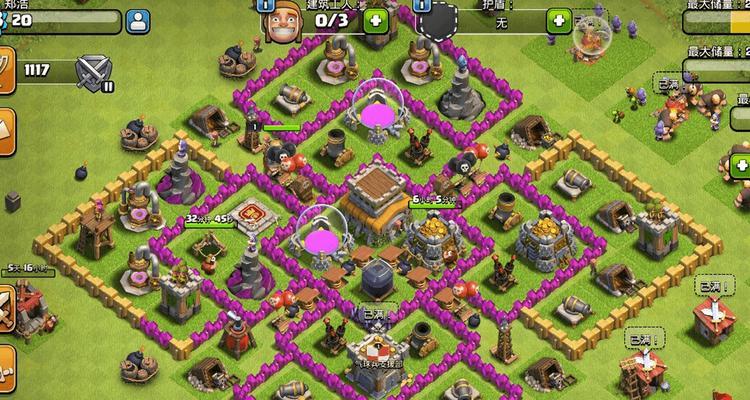
Task: Add a builder with the green plus
Action: [375, 20]
